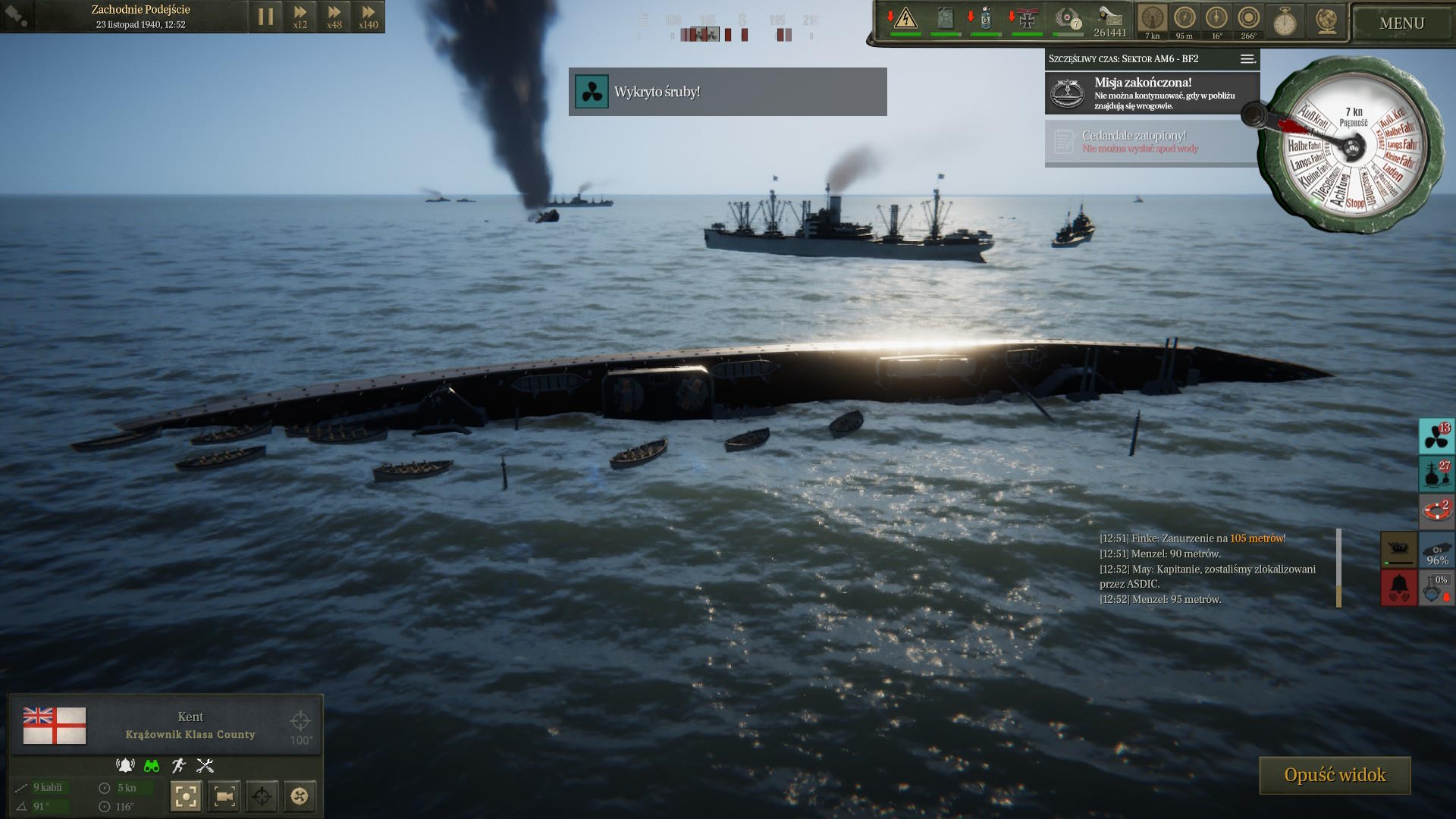Open the main MENU

pos(1401,24)
